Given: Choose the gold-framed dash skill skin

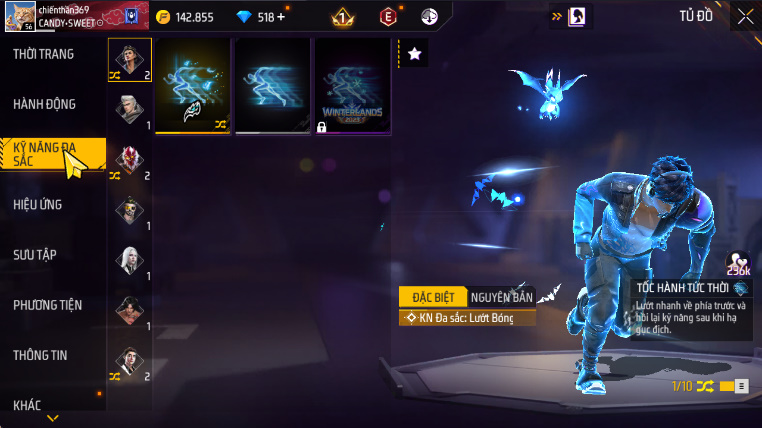Looking at the screenshot, I should click(x=192, y=86).
